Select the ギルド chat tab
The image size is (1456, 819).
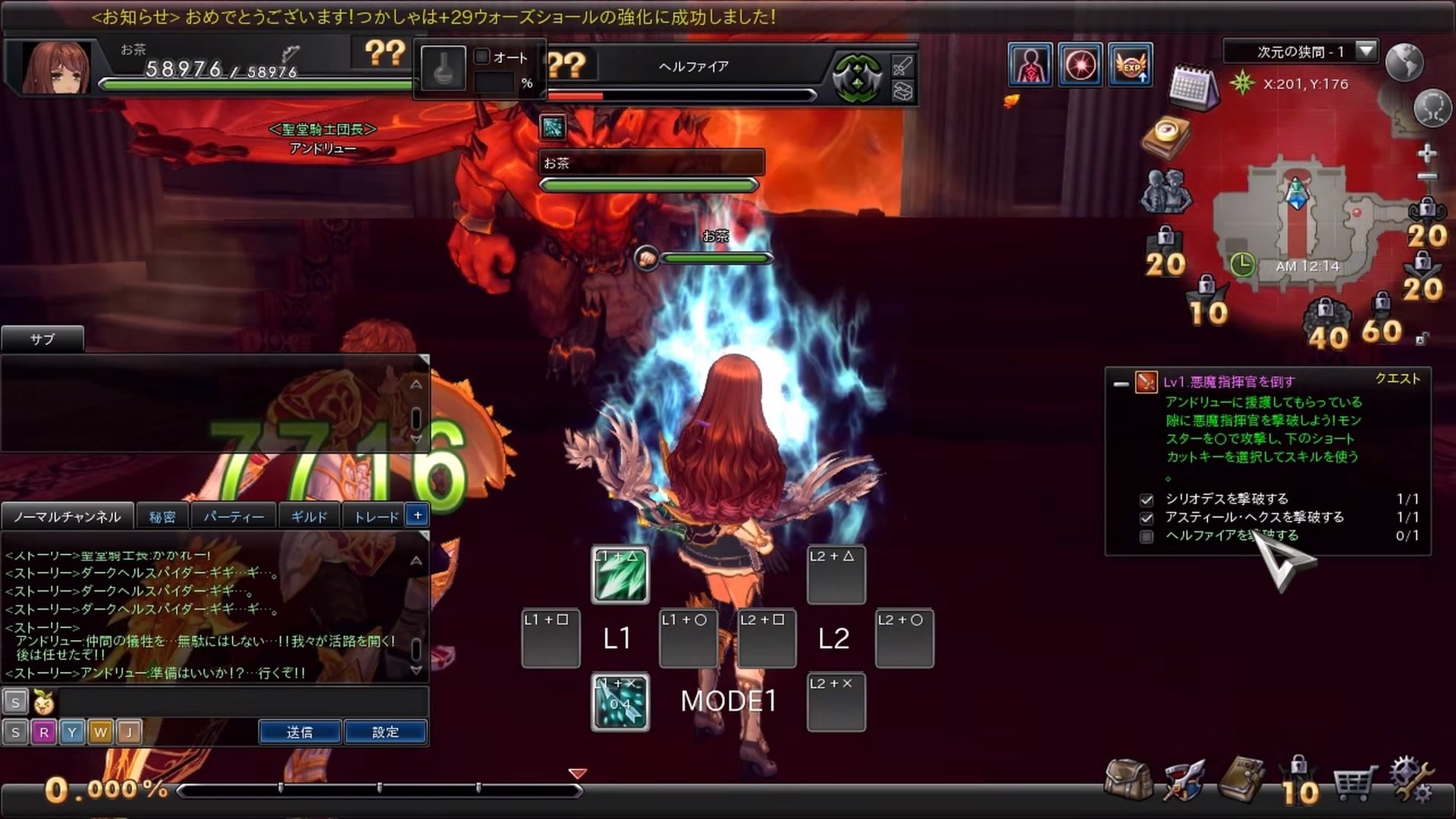(x=309, y=516)
